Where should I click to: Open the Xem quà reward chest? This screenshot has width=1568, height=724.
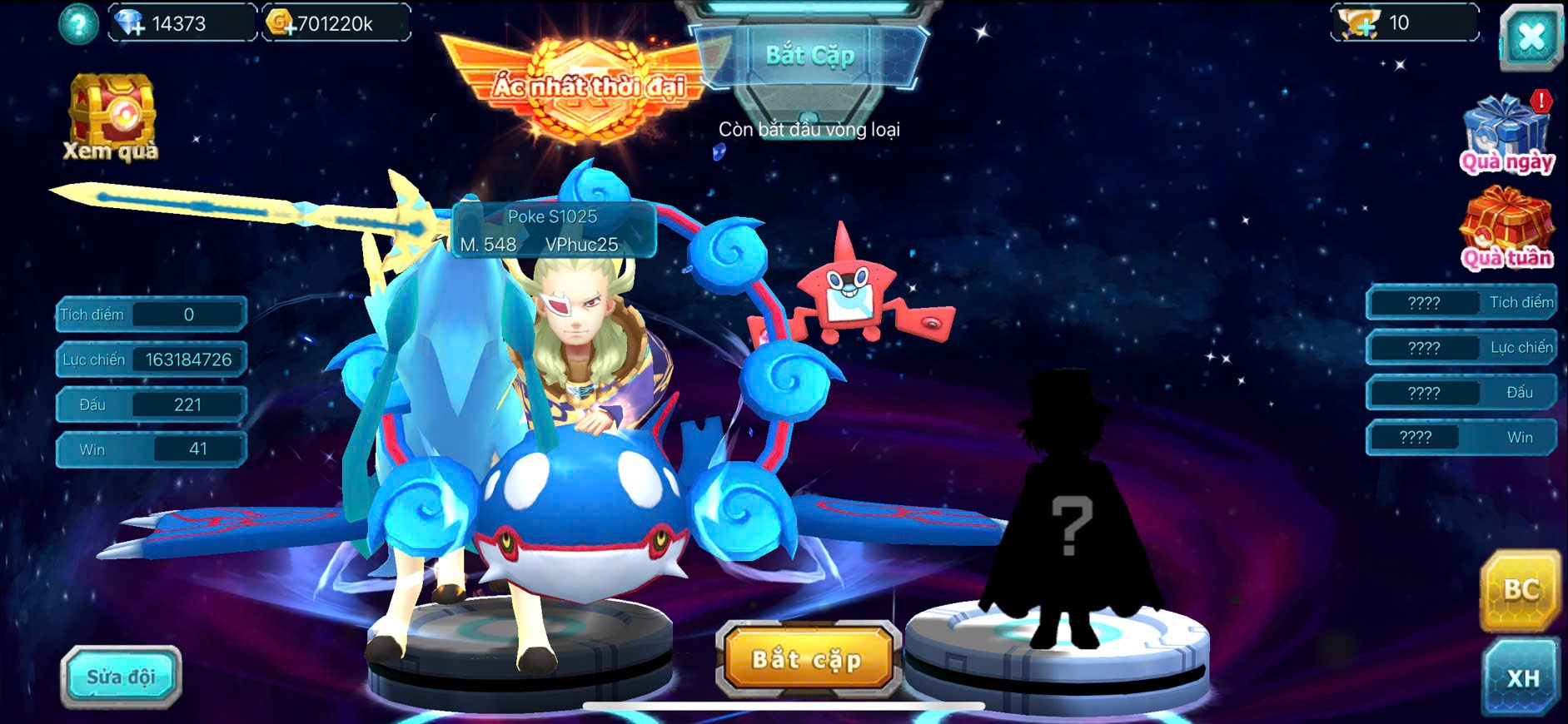coord(112,117)
